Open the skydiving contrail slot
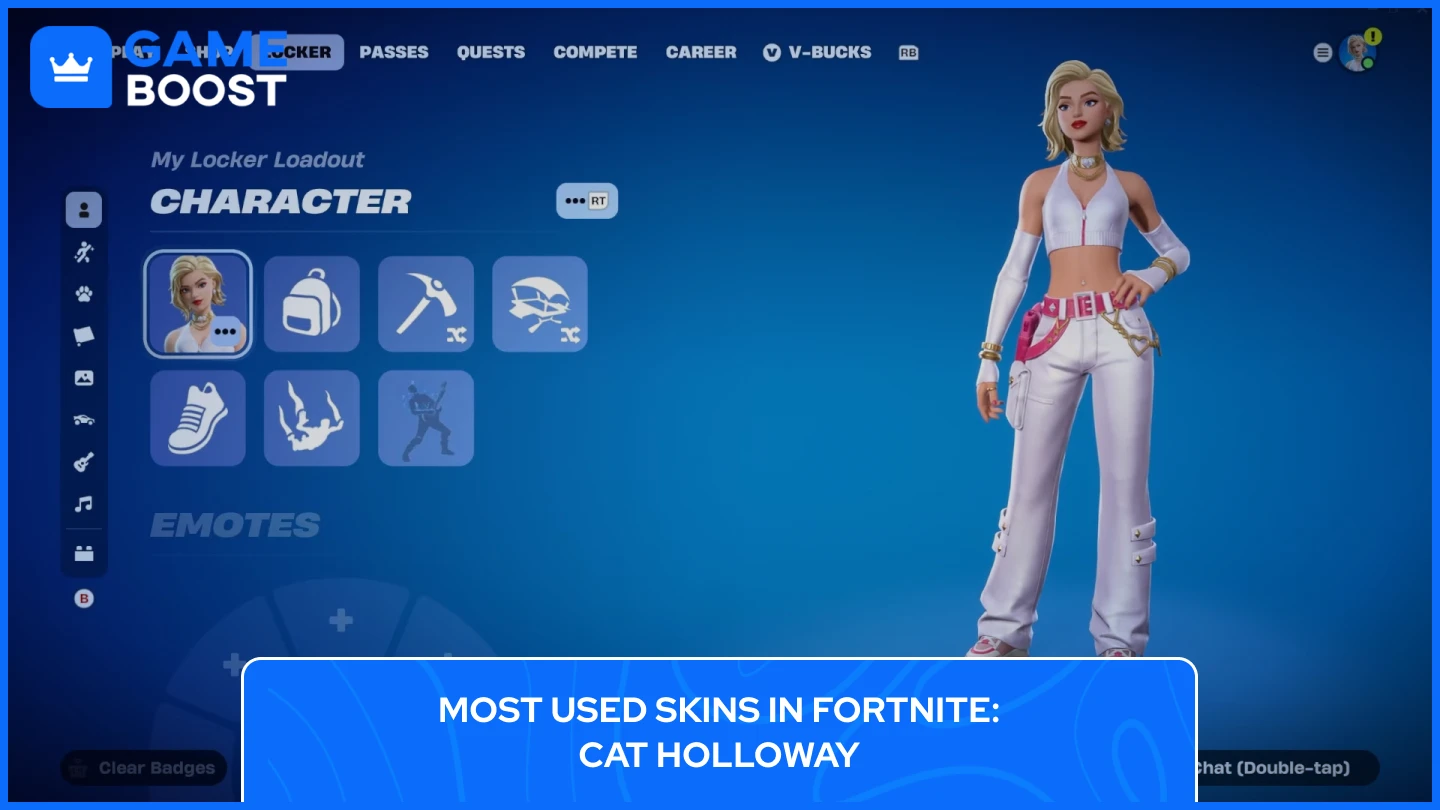1440x810 pixels. (x=312, y=418)
